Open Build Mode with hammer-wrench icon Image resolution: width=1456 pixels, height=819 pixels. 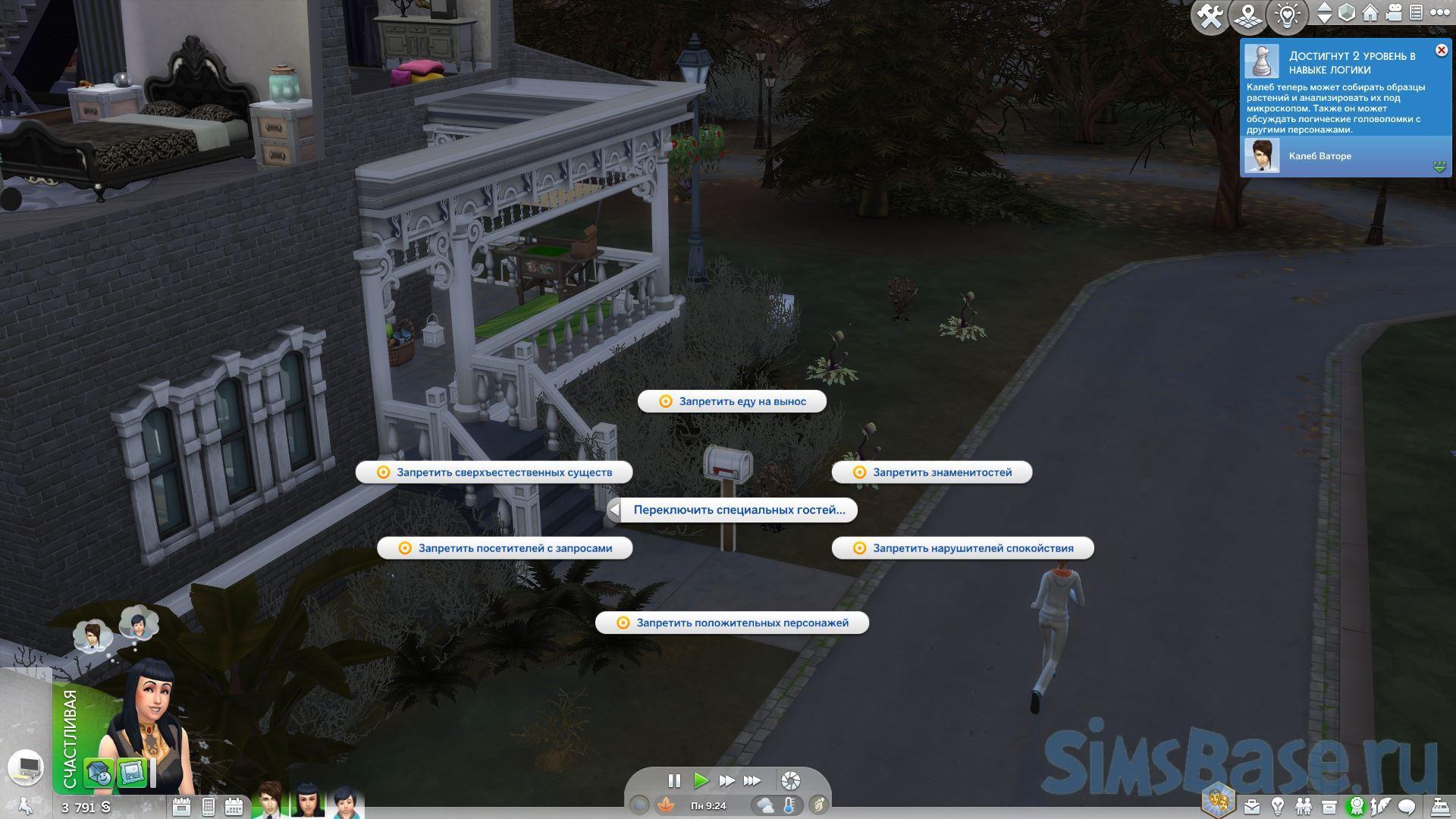(x=1210, y=15)
